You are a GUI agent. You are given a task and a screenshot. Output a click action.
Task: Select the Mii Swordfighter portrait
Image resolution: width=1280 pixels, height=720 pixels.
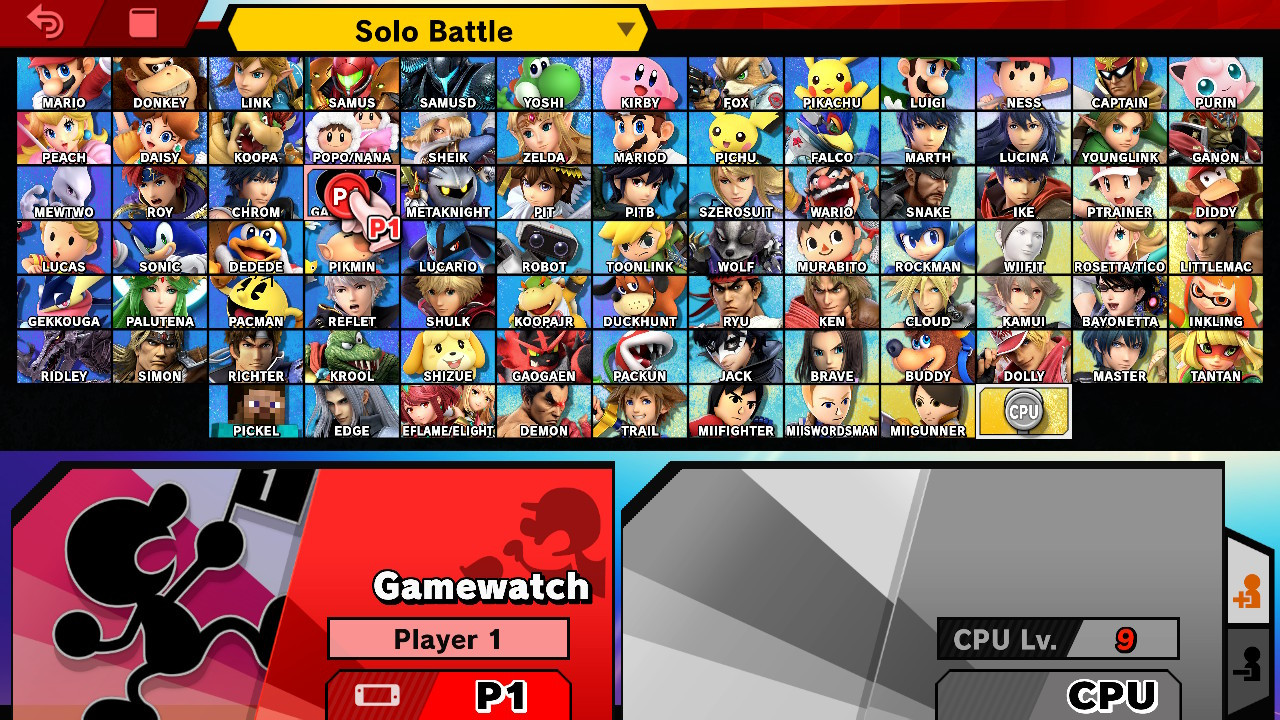(x=831, y=411)
